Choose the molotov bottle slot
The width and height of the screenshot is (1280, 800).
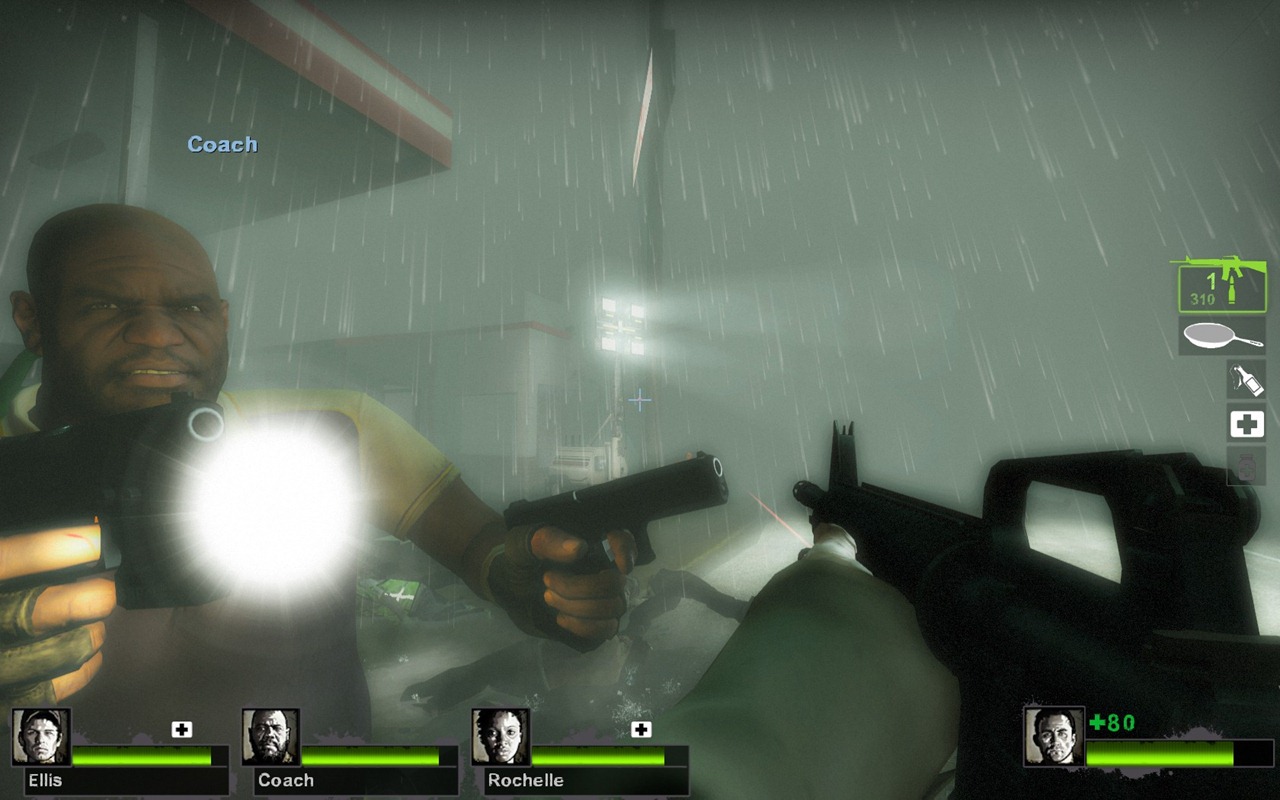point(1246,380)
